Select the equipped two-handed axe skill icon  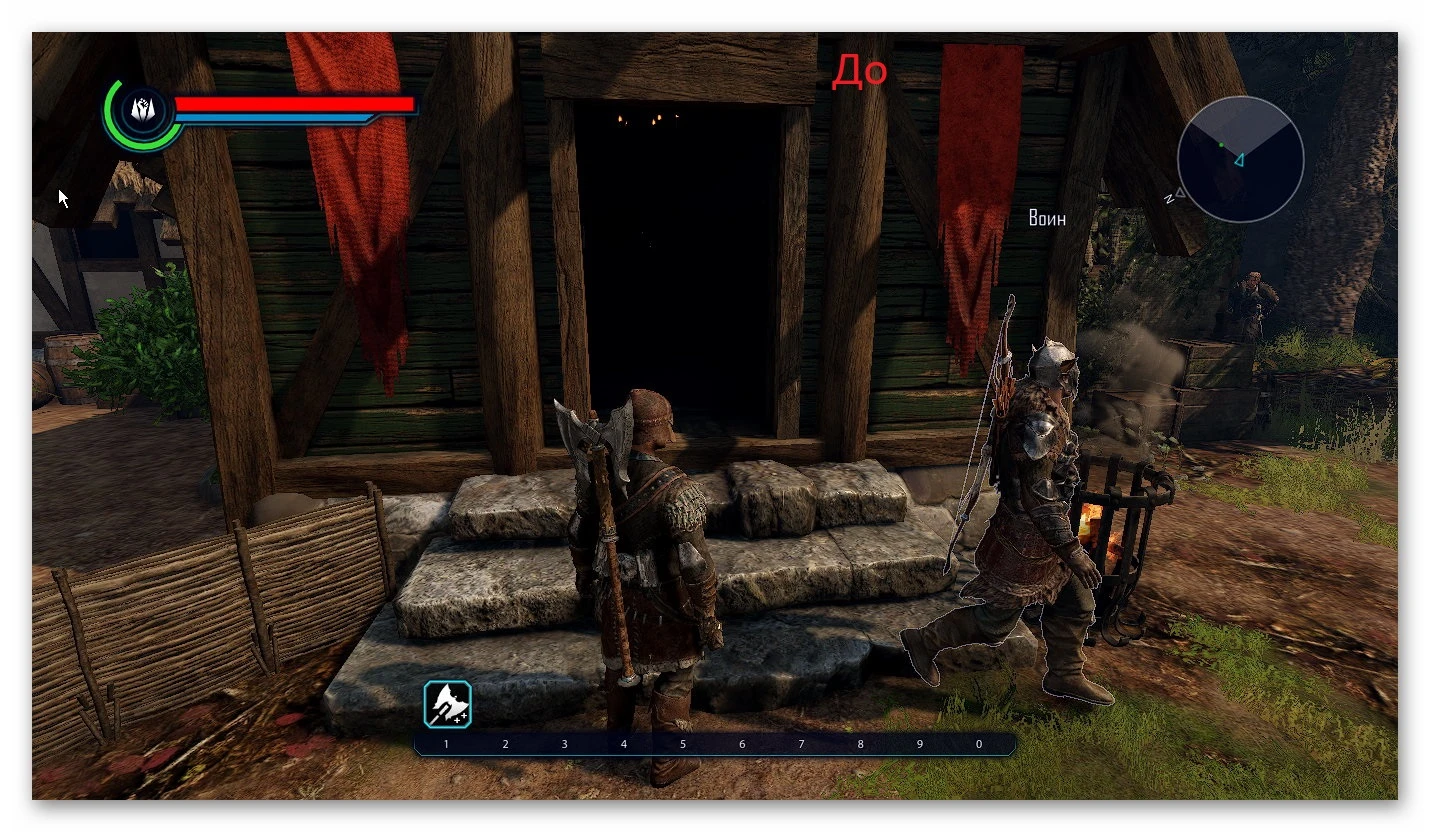[x=446, y=702]
